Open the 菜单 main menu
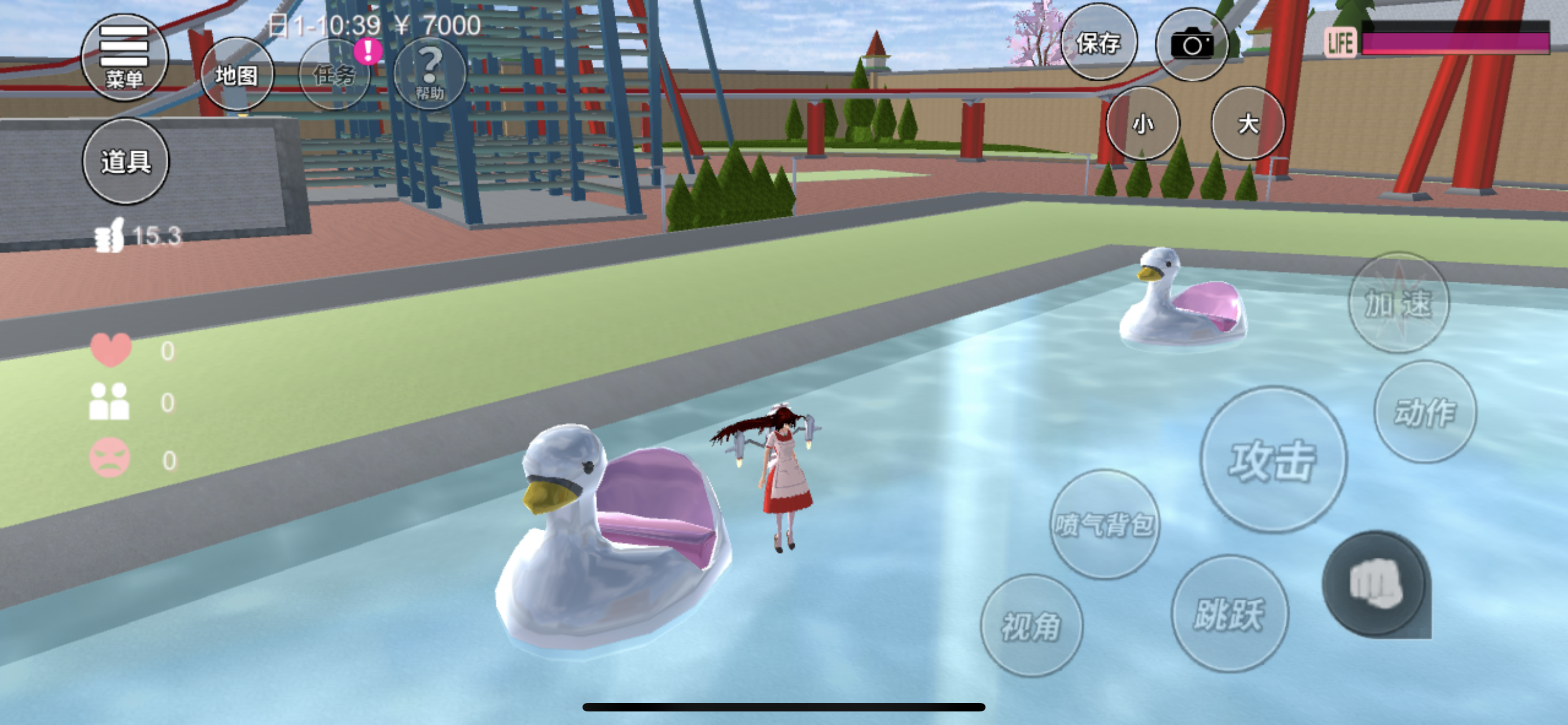Image resolution: width=1568 pixels, height=725 pixels. tap(124, 58)
